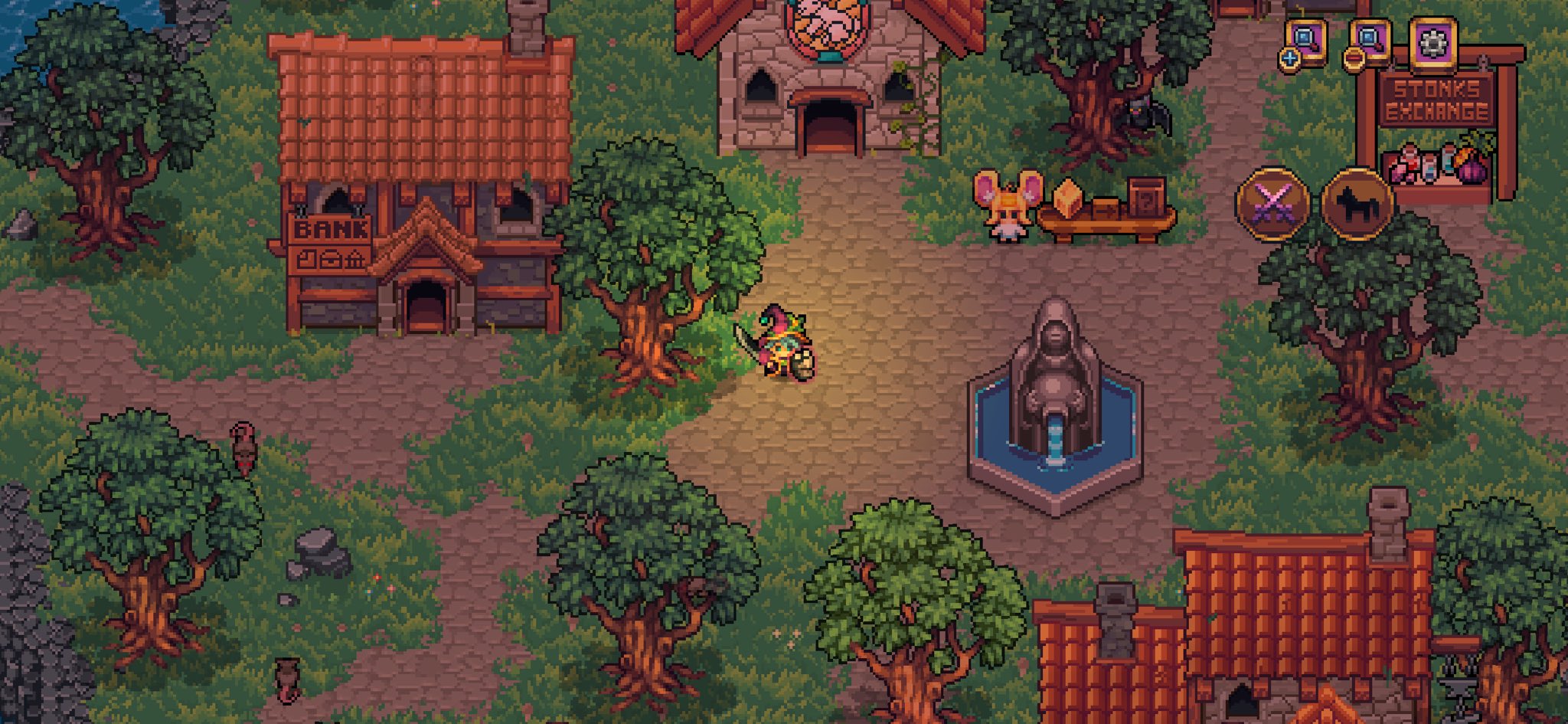This screenshot has width=1568, height=724.
Task: Click the carrot displayed at the exchange stall
Action: tap(1465, 155)
